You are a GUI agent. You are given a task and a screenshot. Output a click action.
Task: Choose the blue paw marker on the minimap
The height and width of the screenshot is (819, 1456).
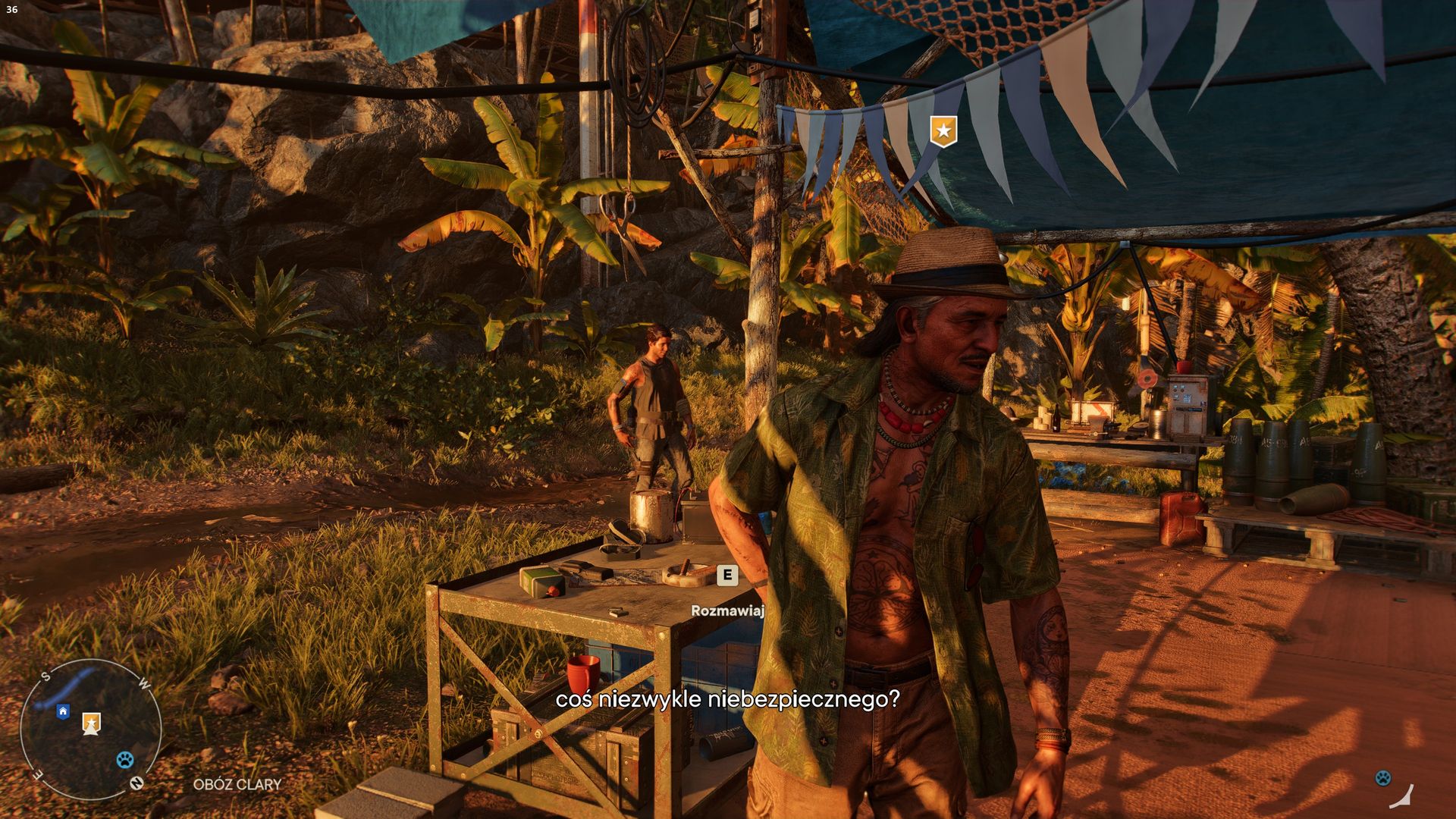(125, 759)
